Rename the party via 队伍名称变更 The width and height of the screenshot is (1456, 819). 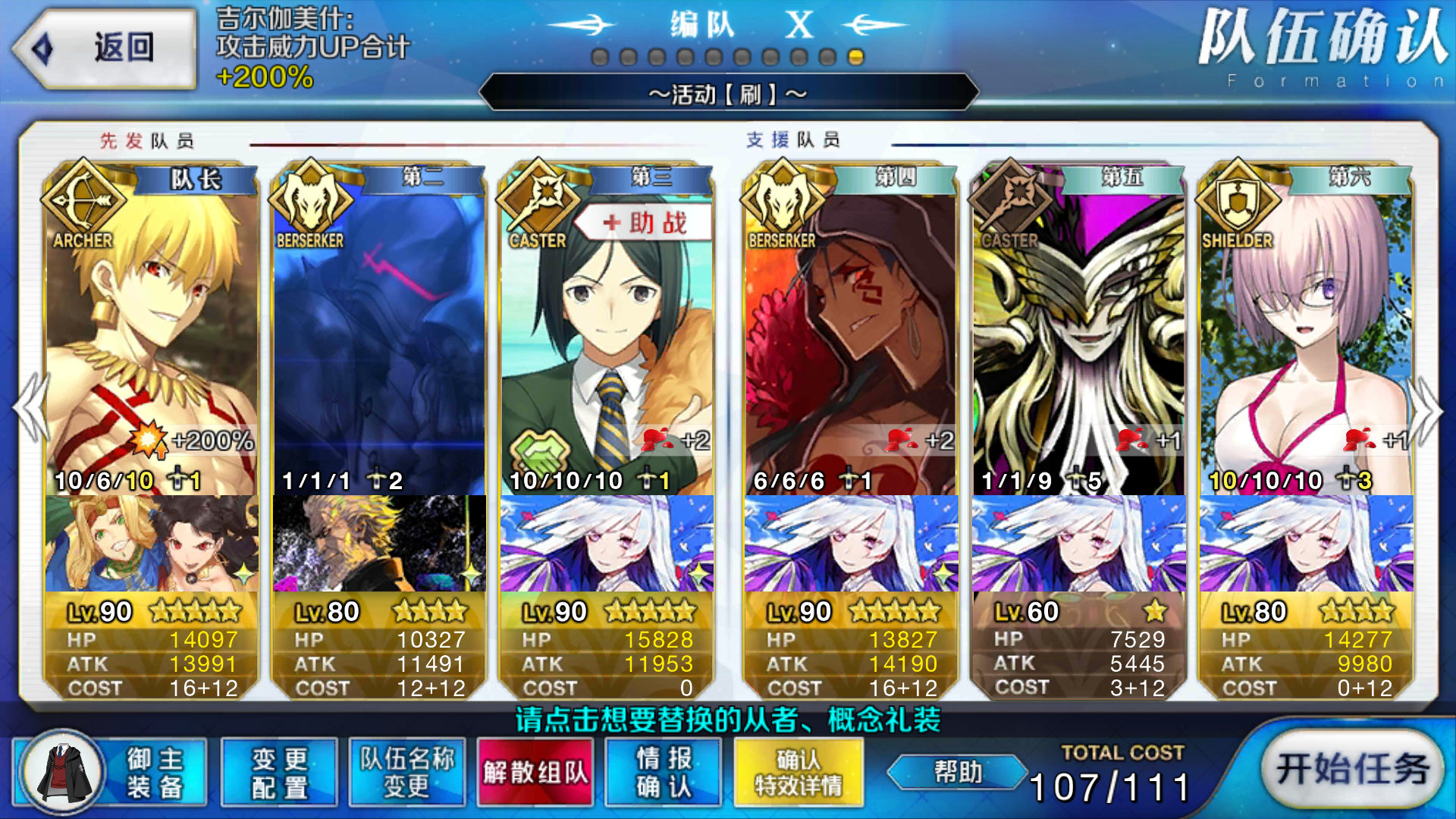tap(407, 772)
